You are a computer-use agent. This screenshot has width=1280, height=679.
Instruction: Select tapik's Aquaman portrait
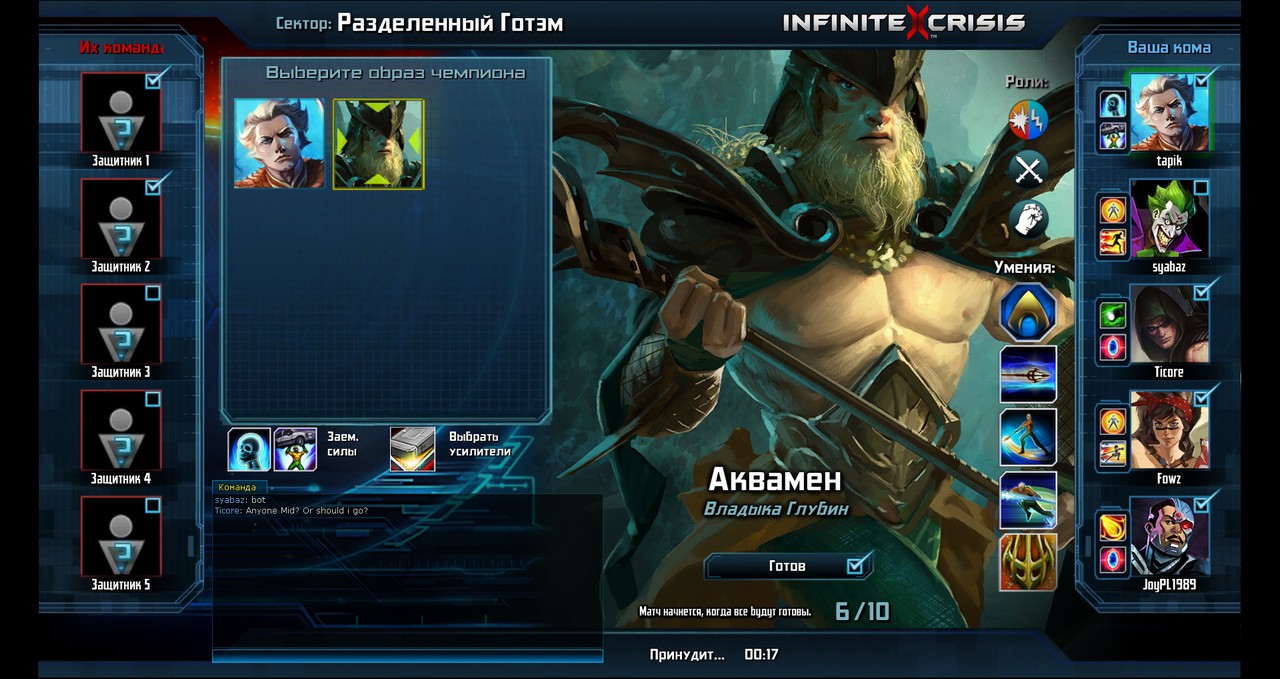(1169, 112)
